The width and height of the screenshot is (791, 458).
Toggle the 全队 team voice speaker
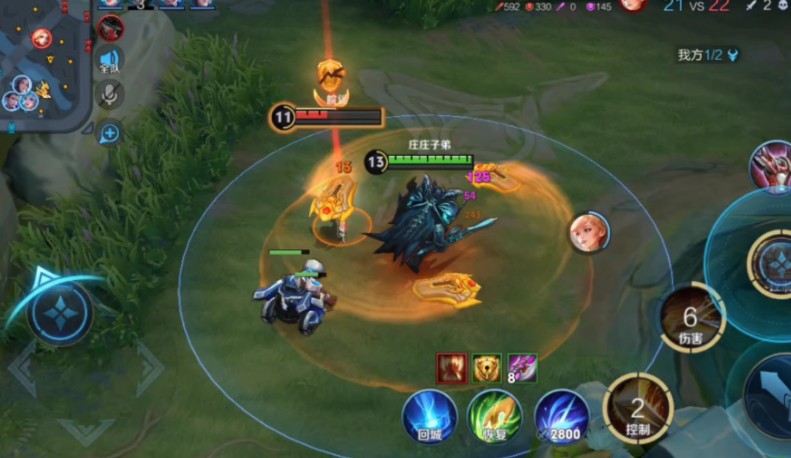(x=110, y=61)
